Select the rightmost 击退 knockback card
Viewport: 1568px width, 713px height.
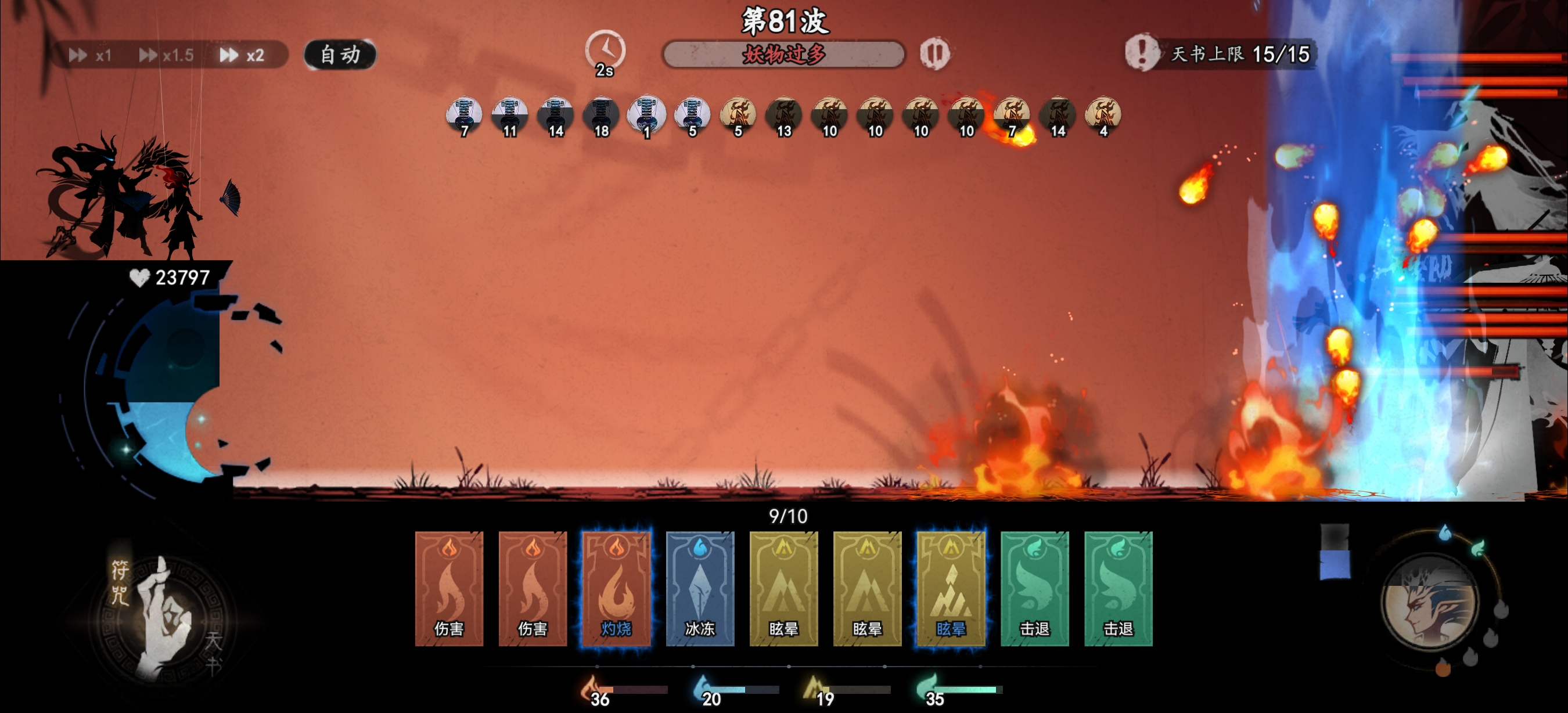click(x=1117, y=587)
